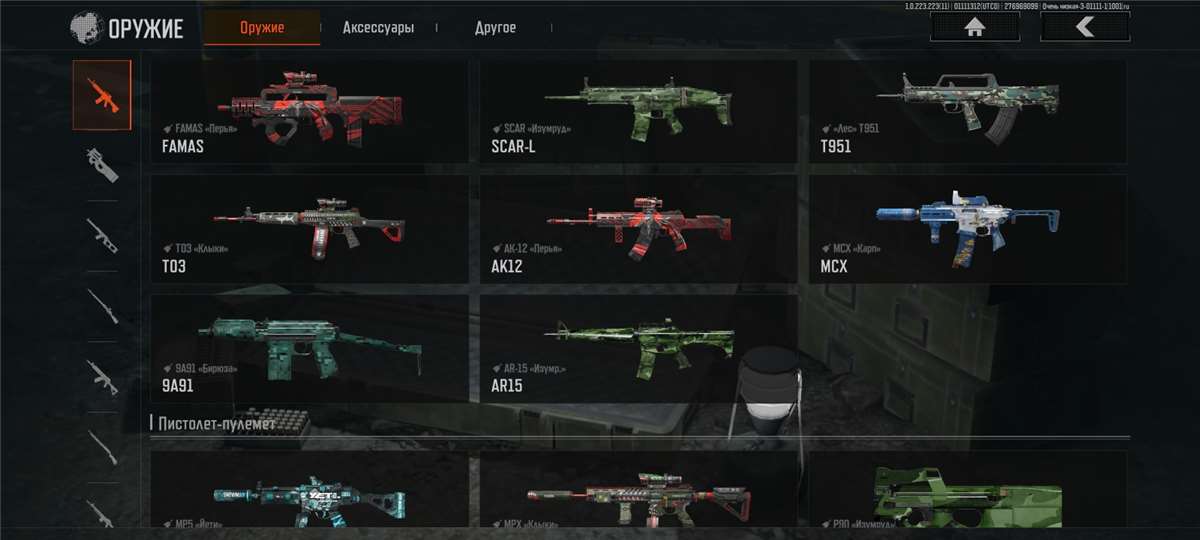Select the MP5 submachine gun card
Screen dimensions: 1200x540
308,490
